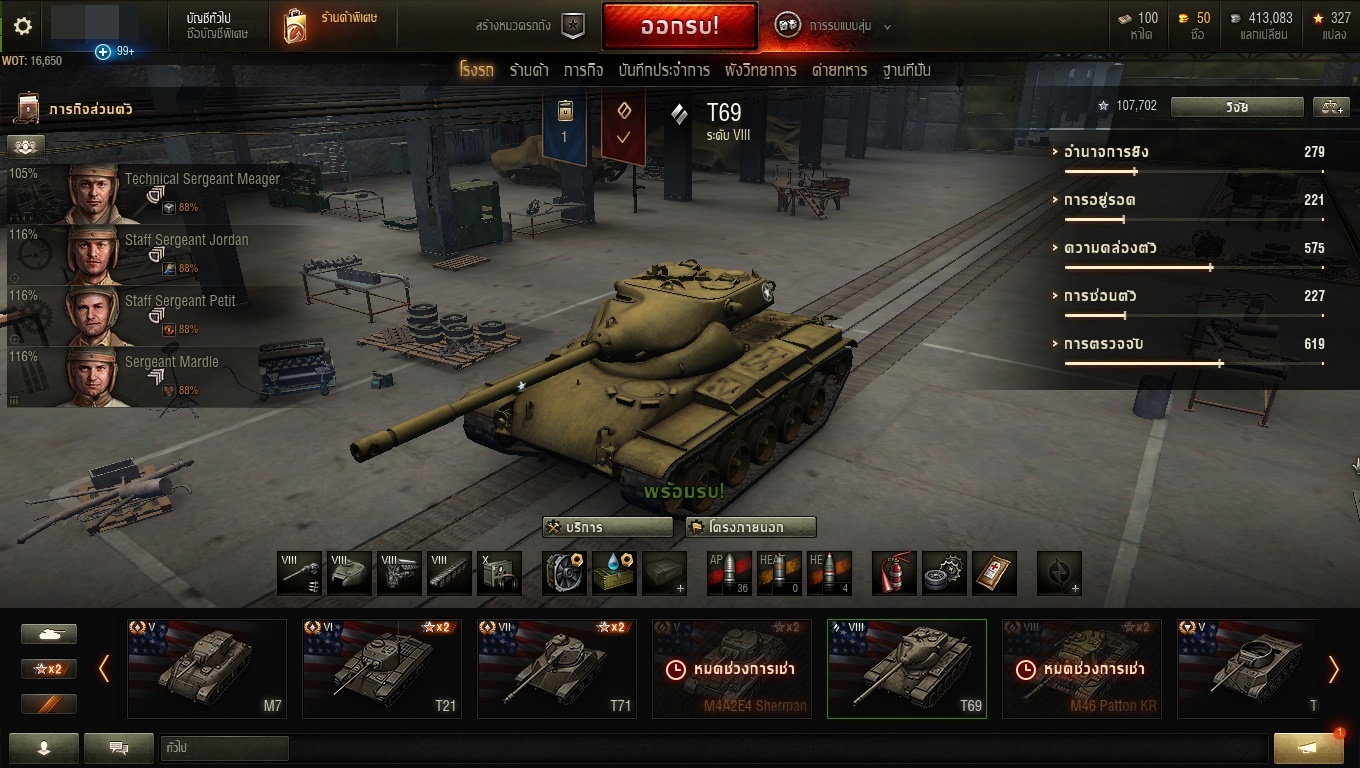Open the ร้านค้าพิเศษ premium shop

click(331, 26)
